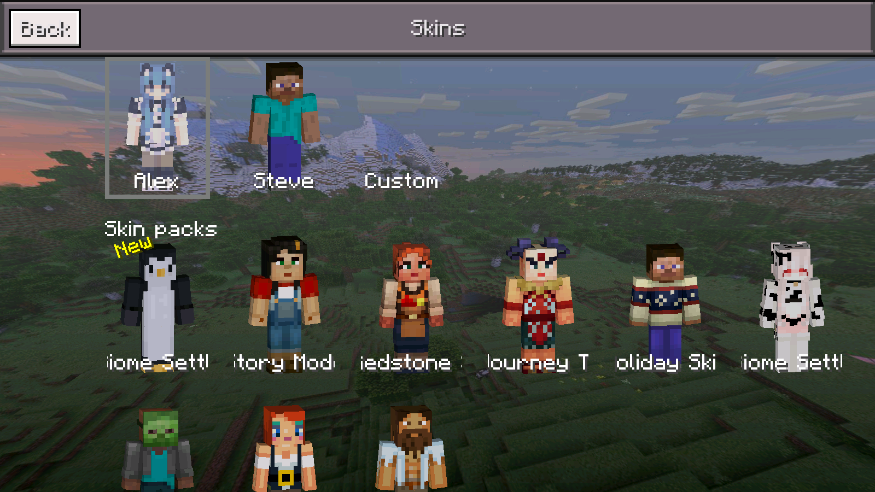Select the bearded man skin pack
Screen dimensions: 875x492
click(411, 450)
